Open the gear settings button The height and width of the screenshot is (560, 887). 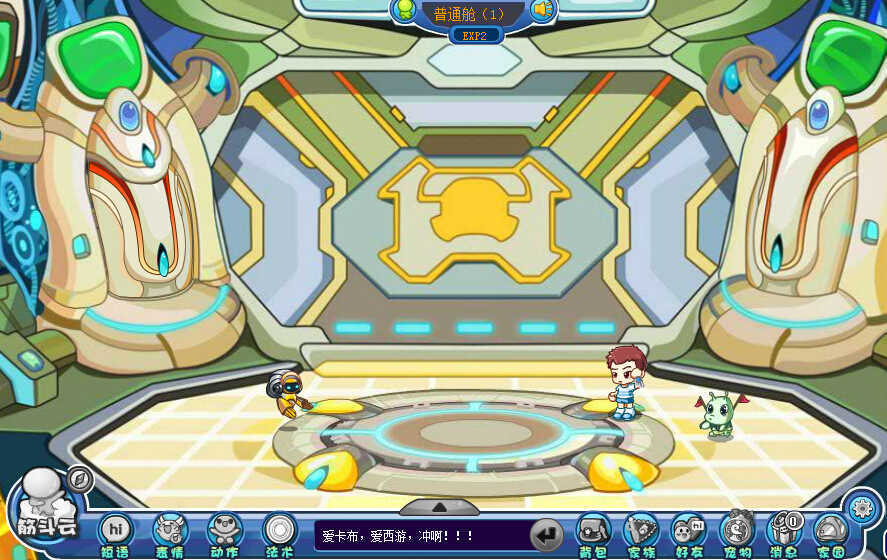860,507
